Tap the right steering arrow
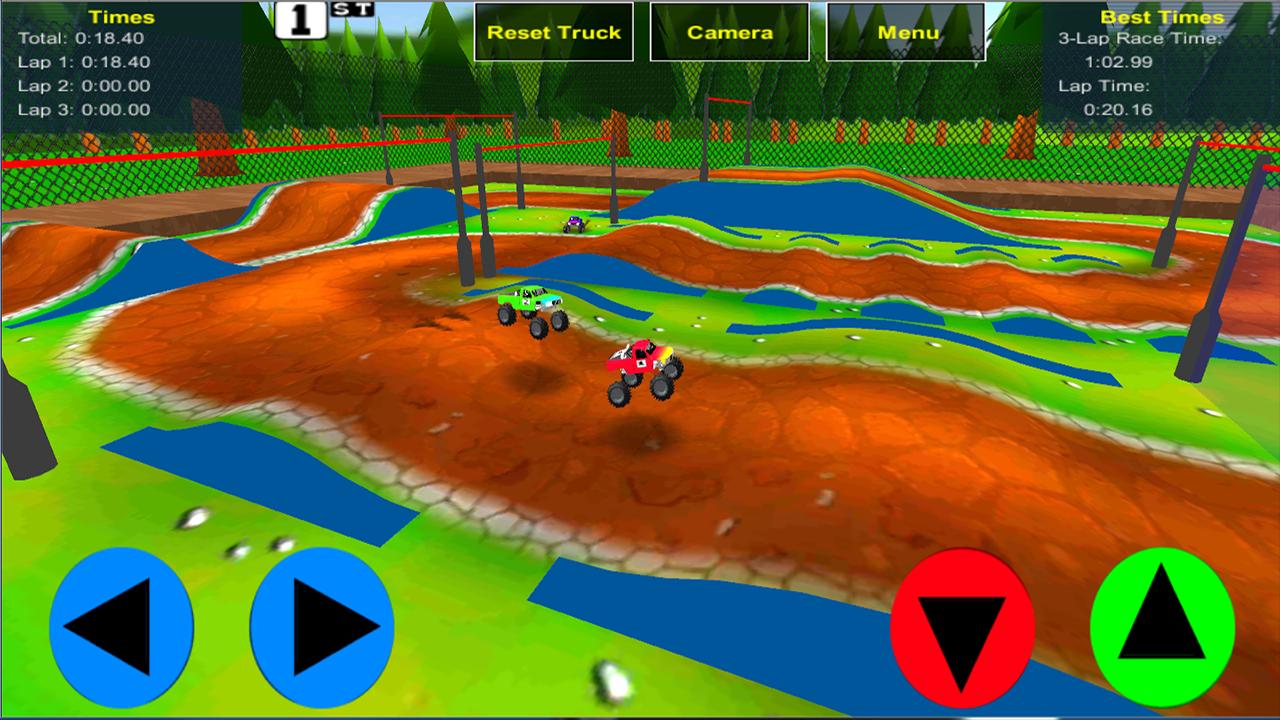Image resolution: width=1280 pixels, height=720 pixels. coord(320,627)
